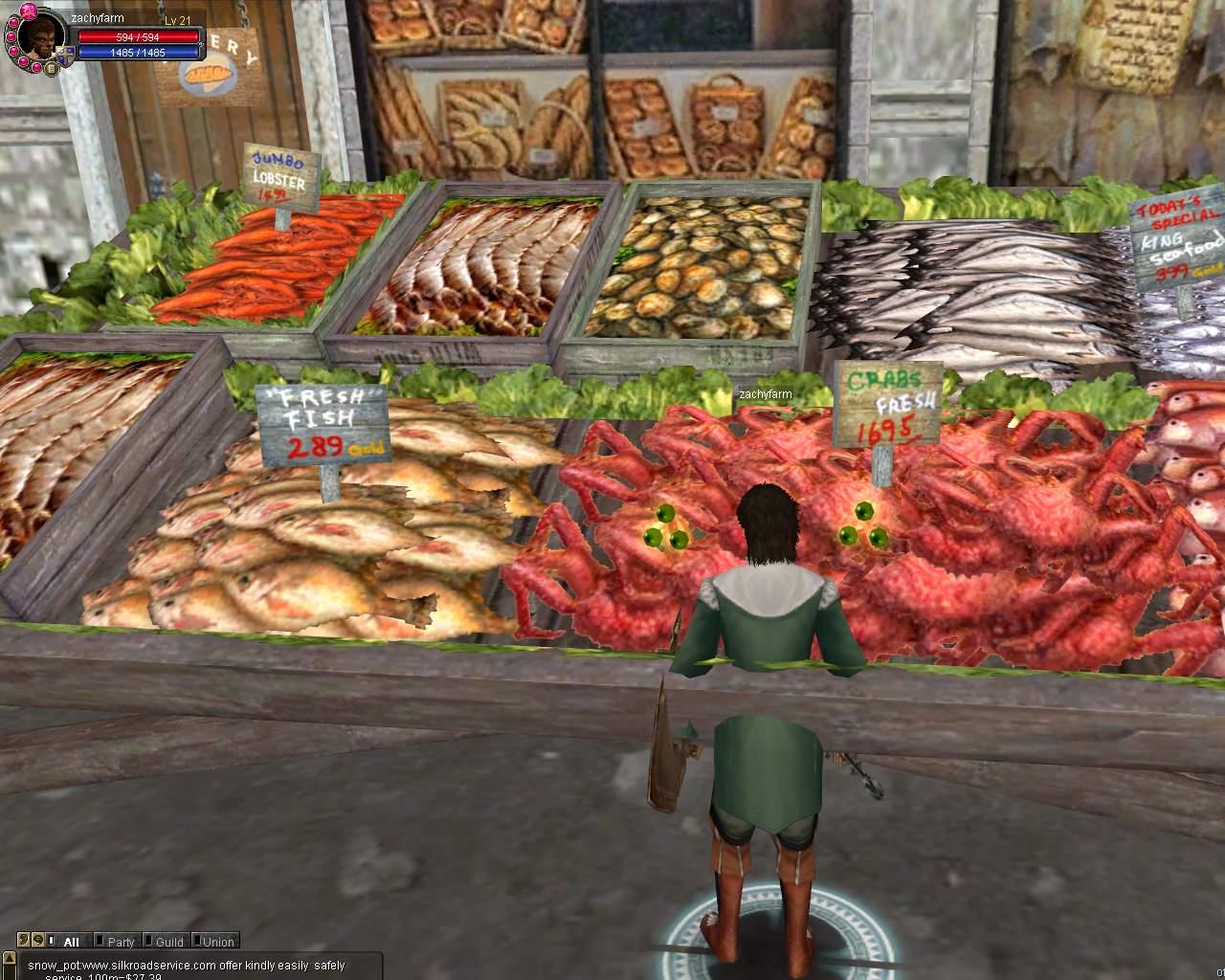This screenshot has width=1225, height=980.
Task: Click the blue cross shield emblem
Action: (x=65, y=56)
